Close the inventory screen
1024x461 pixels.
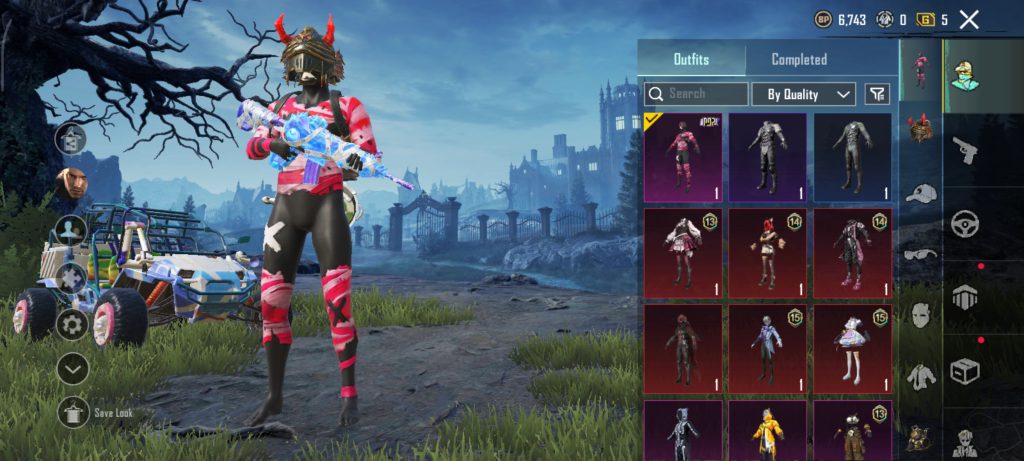(968, 19)
